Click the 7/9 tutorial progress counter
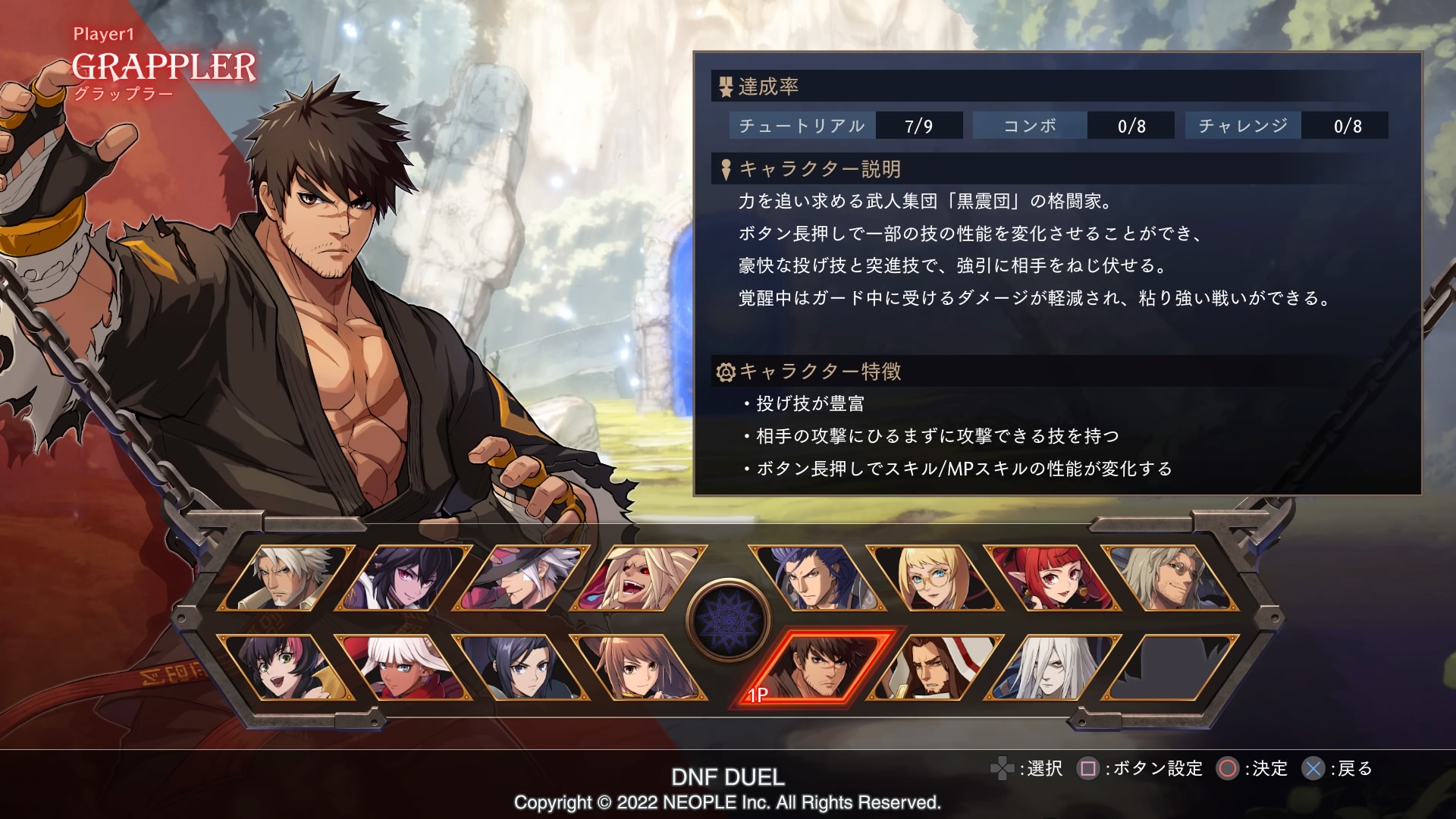Screen dimensions: 1456x819 click(918, 126)
